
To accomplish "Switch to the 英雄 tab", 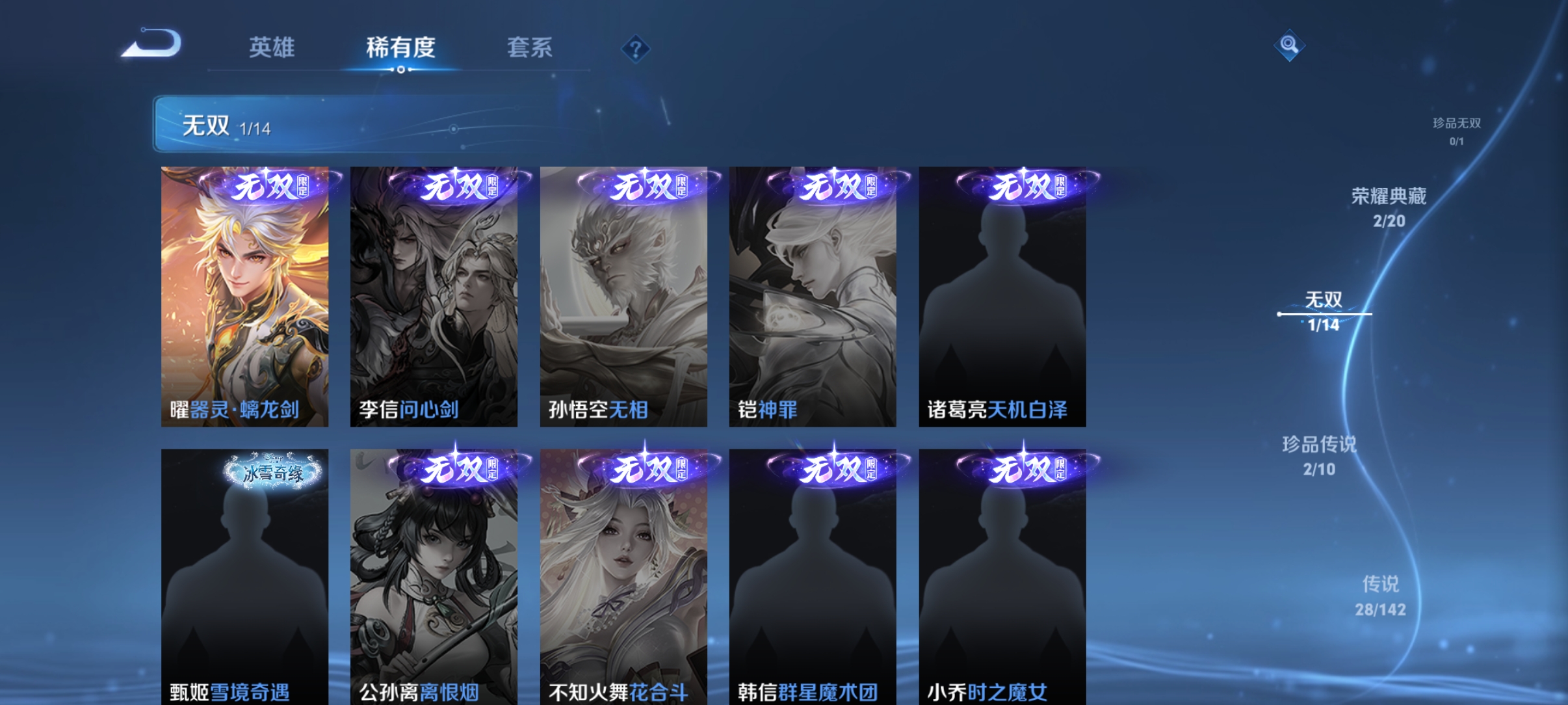I will pos(272,47).
